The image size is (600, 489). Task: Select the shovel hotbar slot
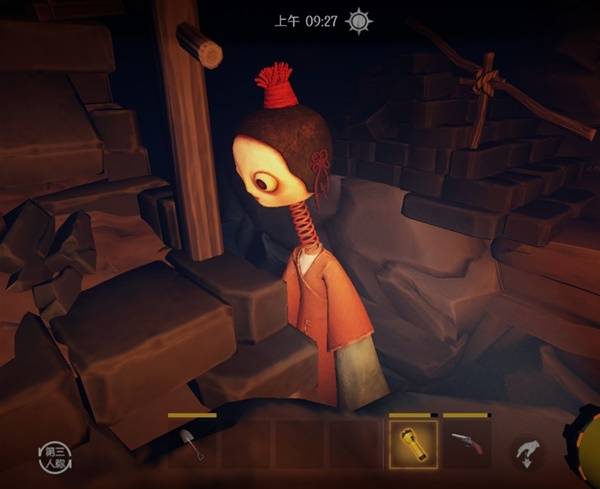coord(193,445)
